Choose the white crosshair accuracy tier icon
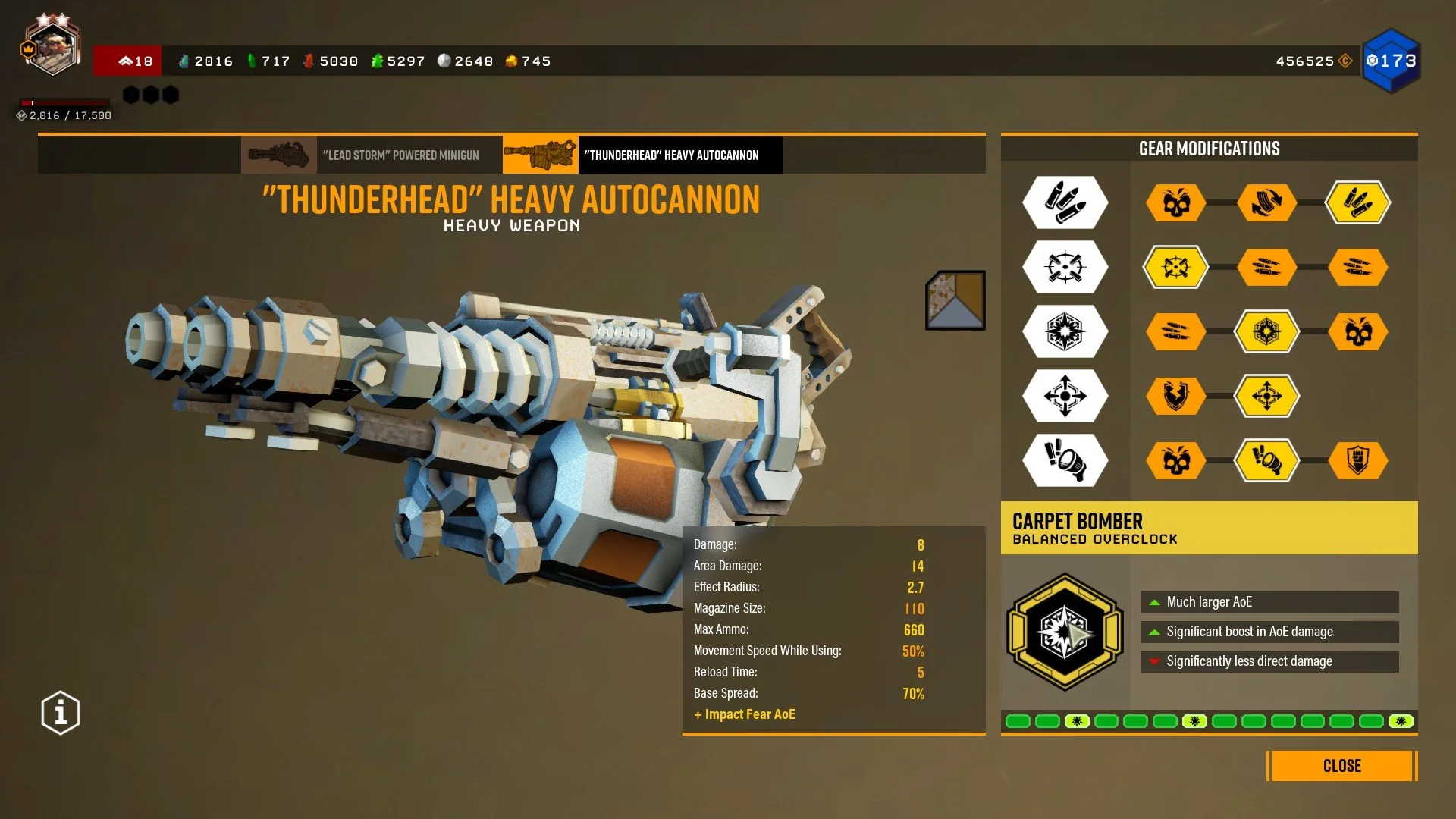 click(1065, 267)
